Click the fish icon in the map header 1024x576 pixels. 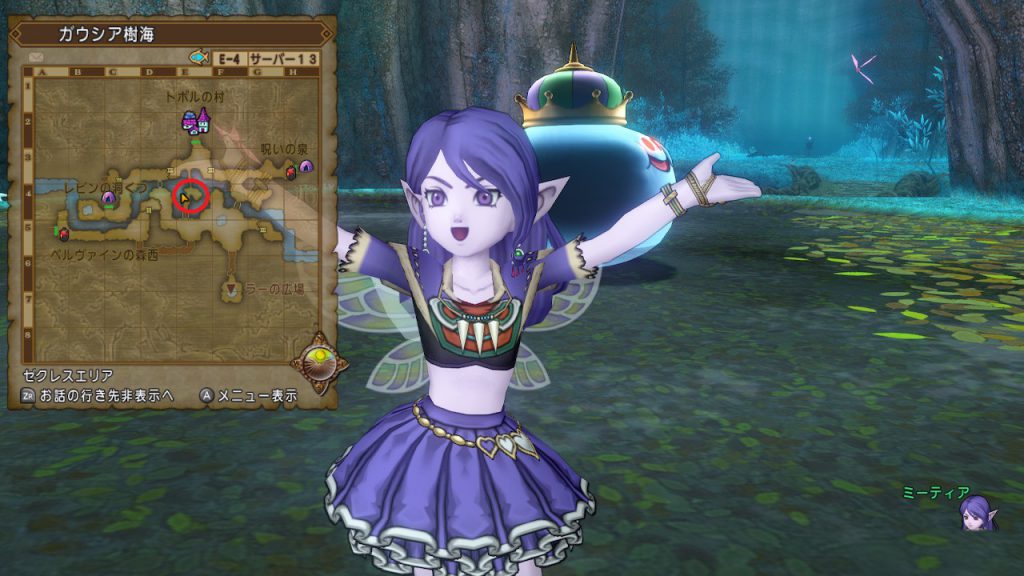click(x=198, y=58)
